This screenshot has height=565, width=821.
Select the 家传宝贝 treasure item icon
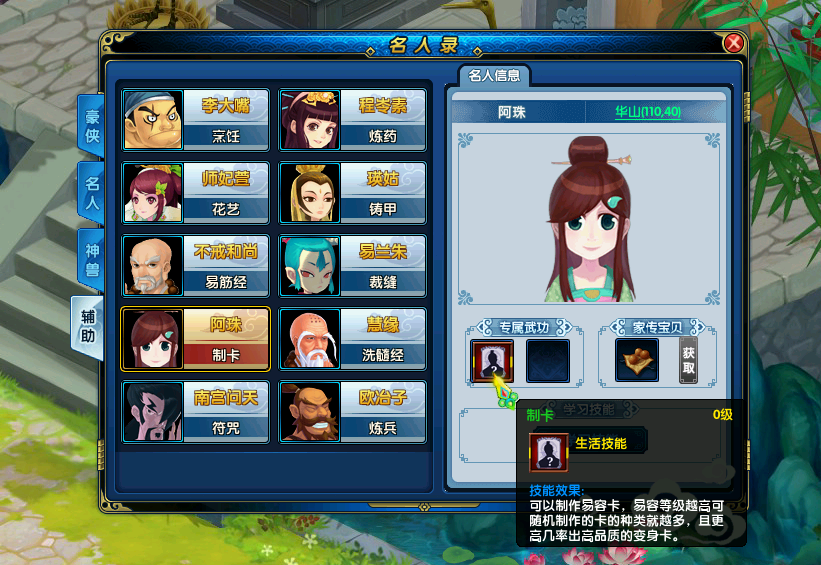[636, 361]
